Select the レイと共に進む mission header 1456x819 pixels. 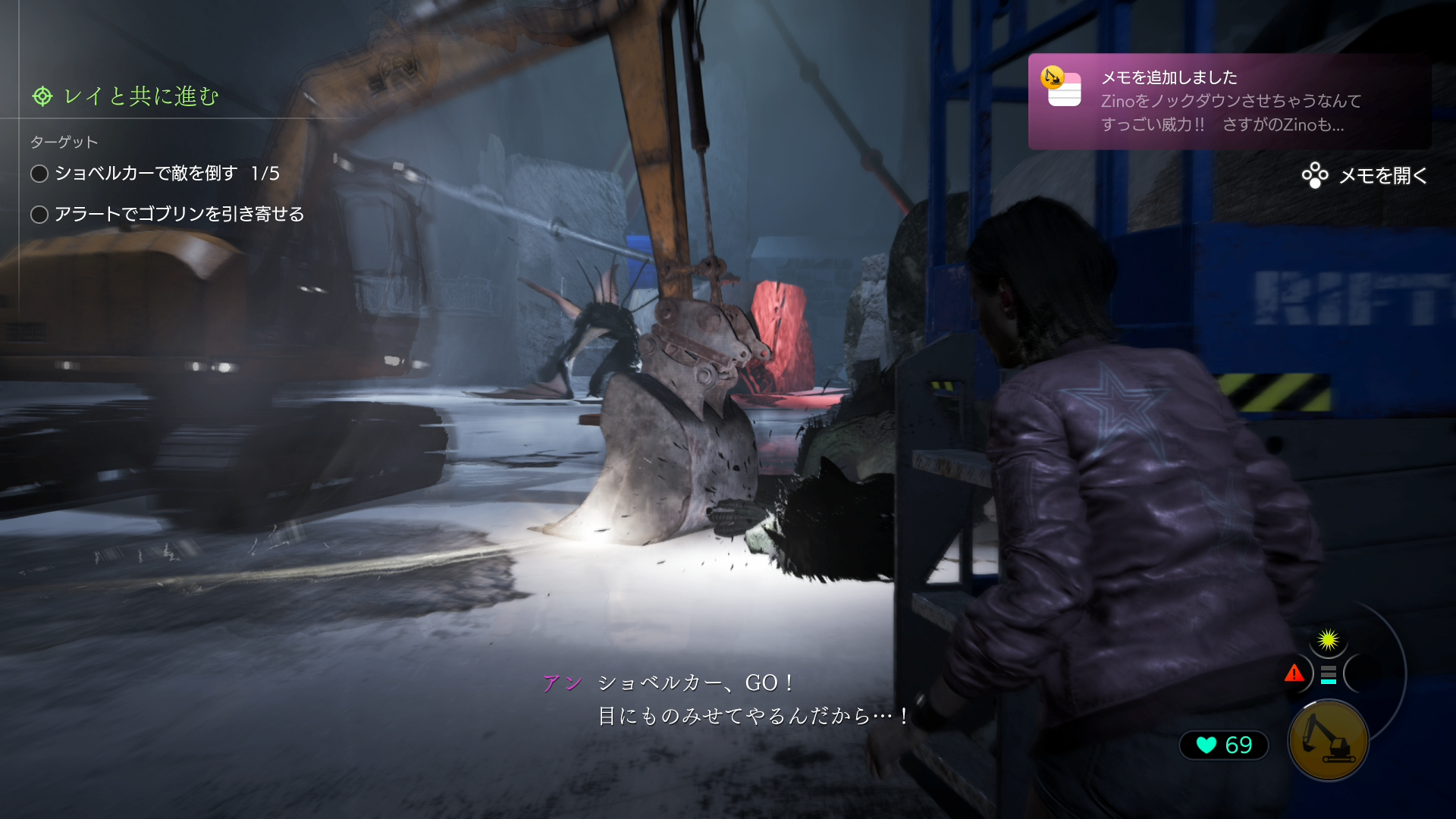[x=136, y=96]
